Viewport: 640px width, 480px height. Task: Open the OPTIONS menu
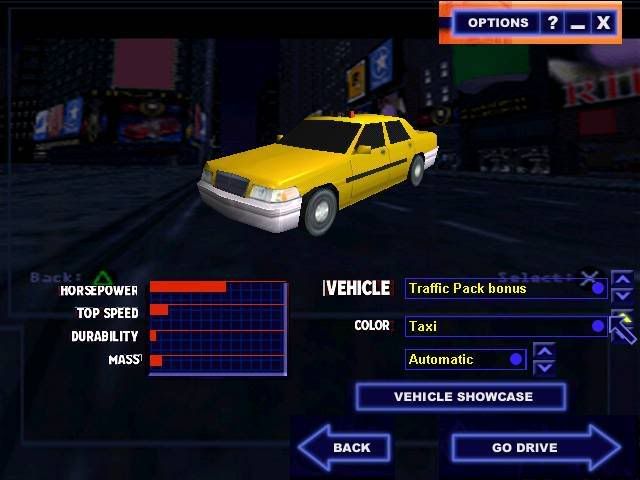pyautogui.click(x=497, y=23)
